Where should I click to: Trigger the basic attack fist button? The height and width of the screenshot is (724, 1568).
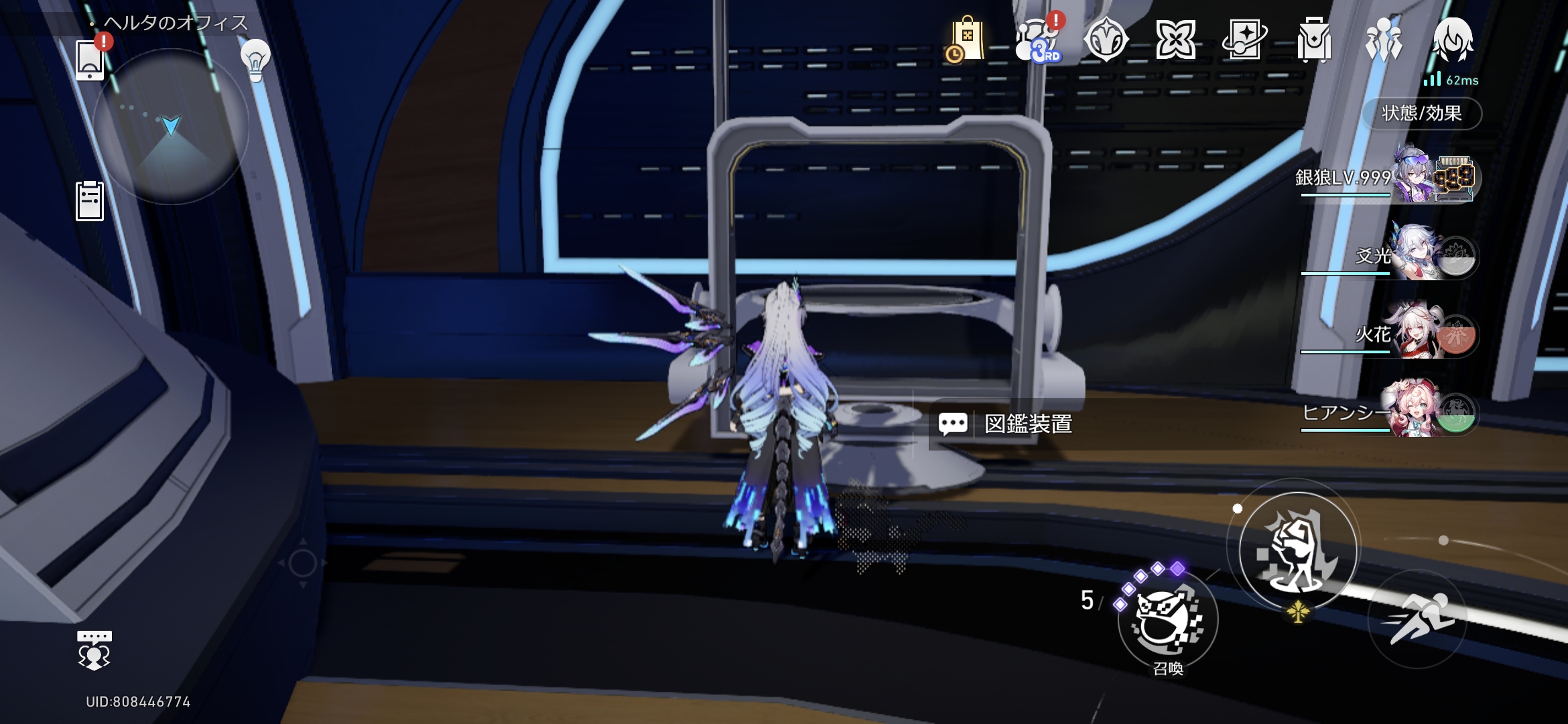pos(1298,551)
